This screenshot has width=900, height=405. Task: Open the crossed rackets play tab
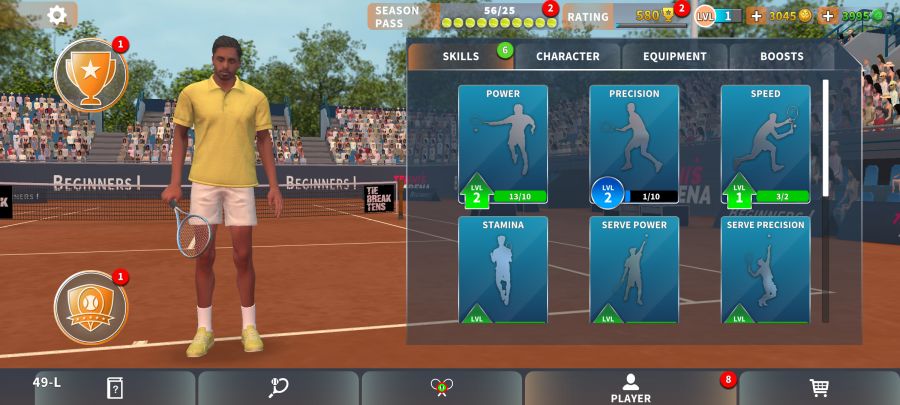coord(442,388)
